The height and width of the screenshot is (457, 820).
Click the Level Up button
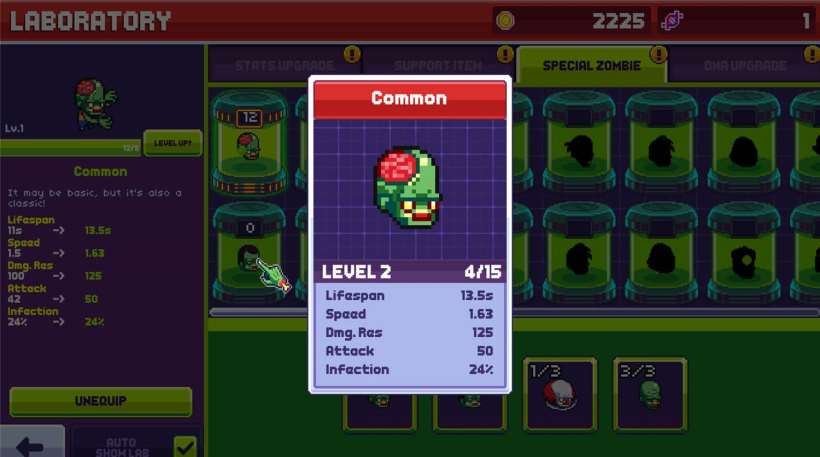click(172, 143)
